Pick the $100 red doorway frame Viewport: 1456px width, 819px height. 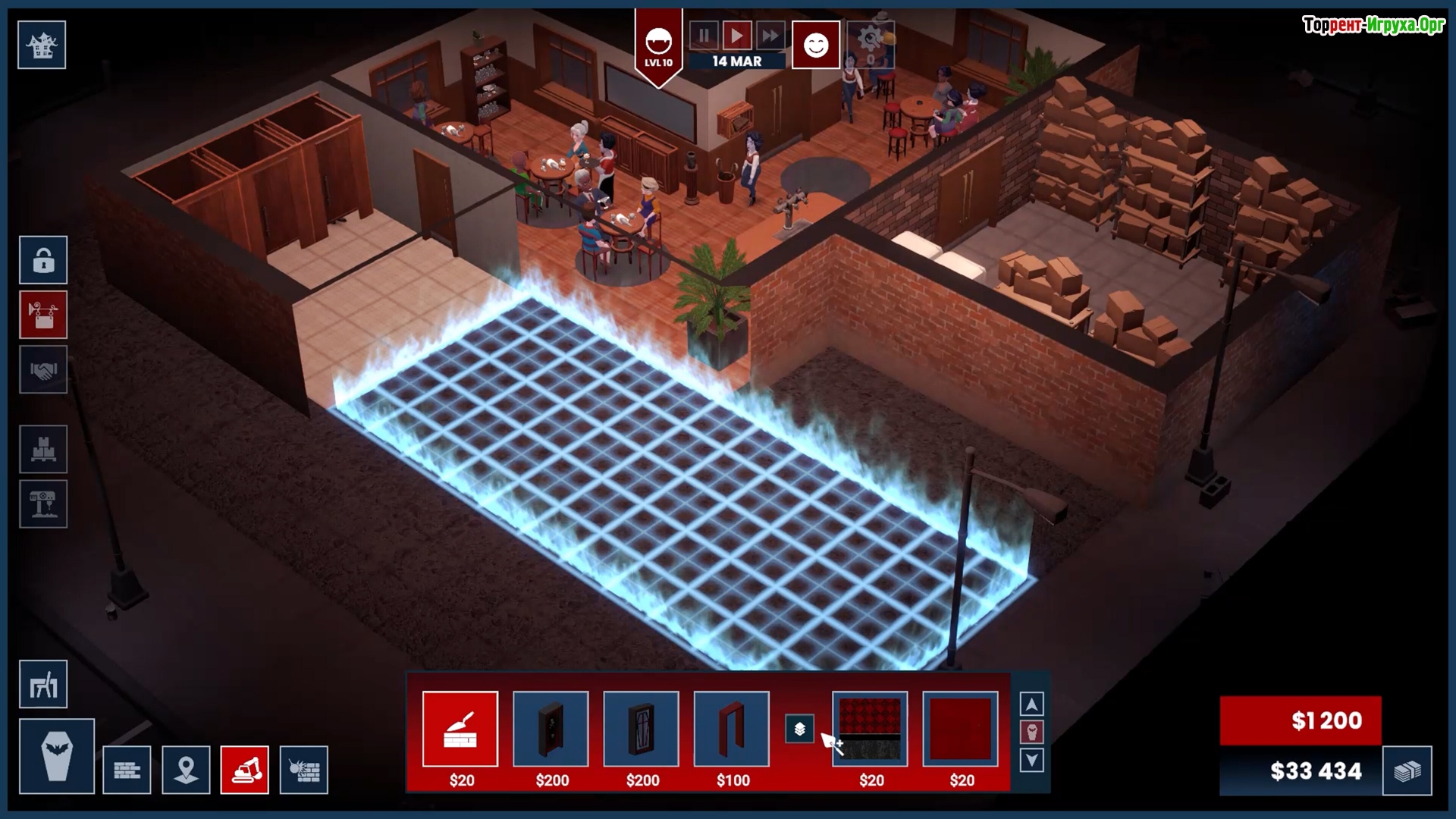(732, 730)
